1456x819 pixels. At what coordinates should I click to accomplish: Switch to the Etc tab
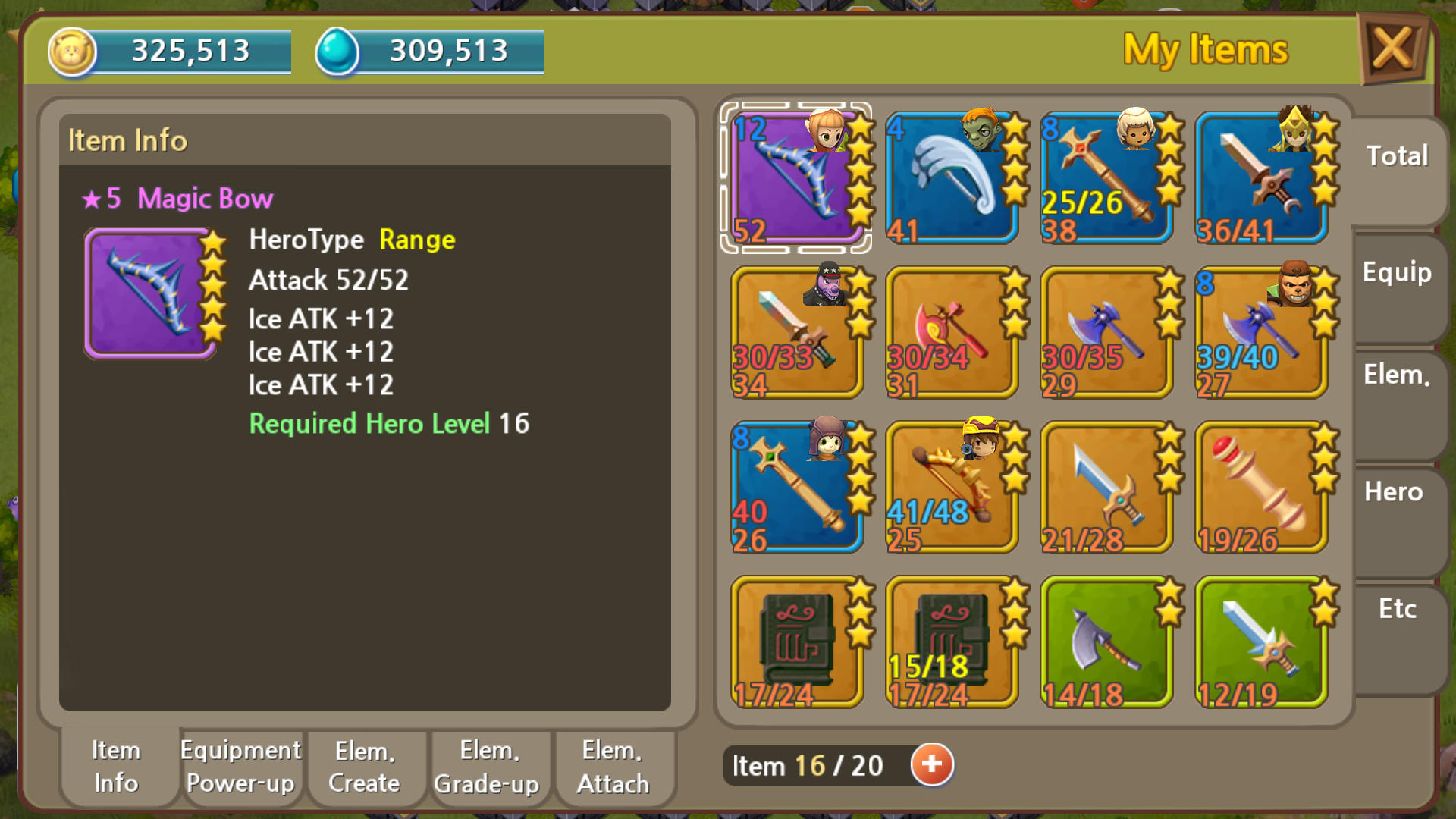[1397, 610]
